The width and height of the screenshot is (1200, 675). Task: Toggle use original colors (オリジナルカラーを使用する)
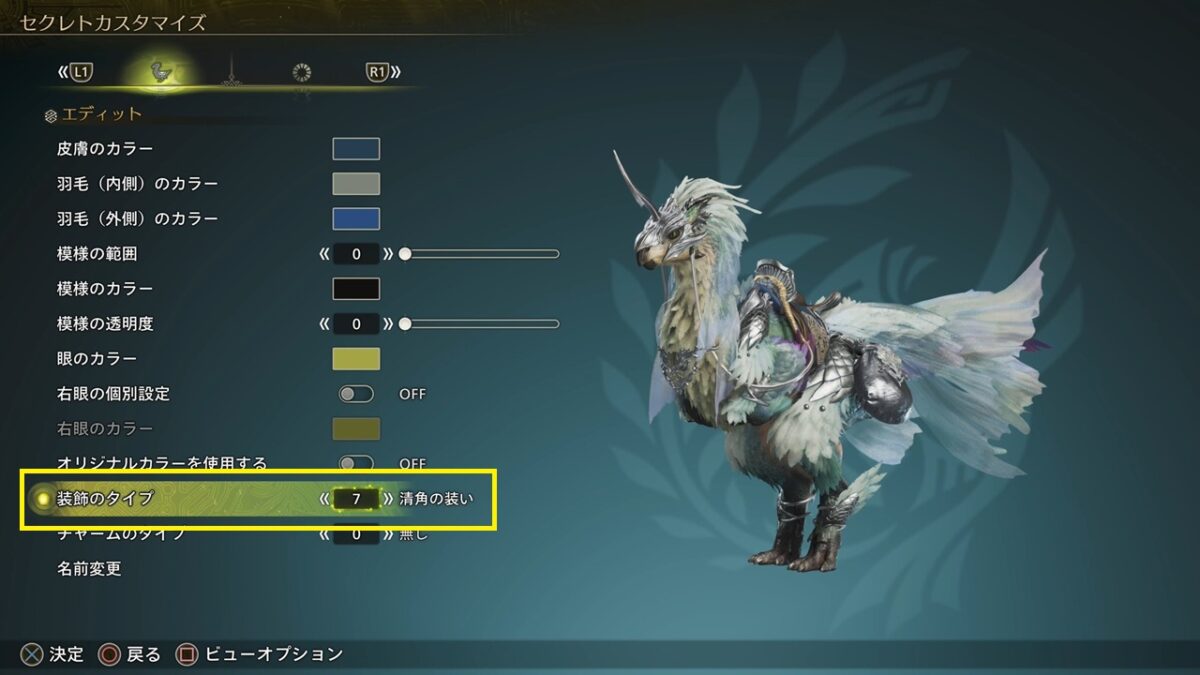tap(356, 463)
